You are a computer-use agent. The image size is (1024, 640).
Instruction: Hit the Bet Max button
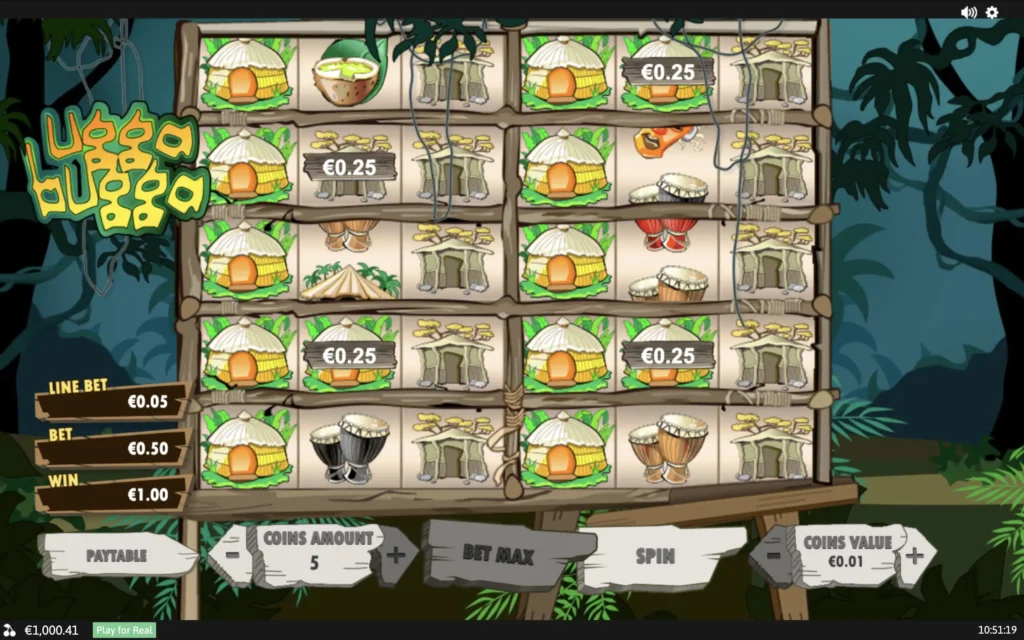[x=499, y=554]
